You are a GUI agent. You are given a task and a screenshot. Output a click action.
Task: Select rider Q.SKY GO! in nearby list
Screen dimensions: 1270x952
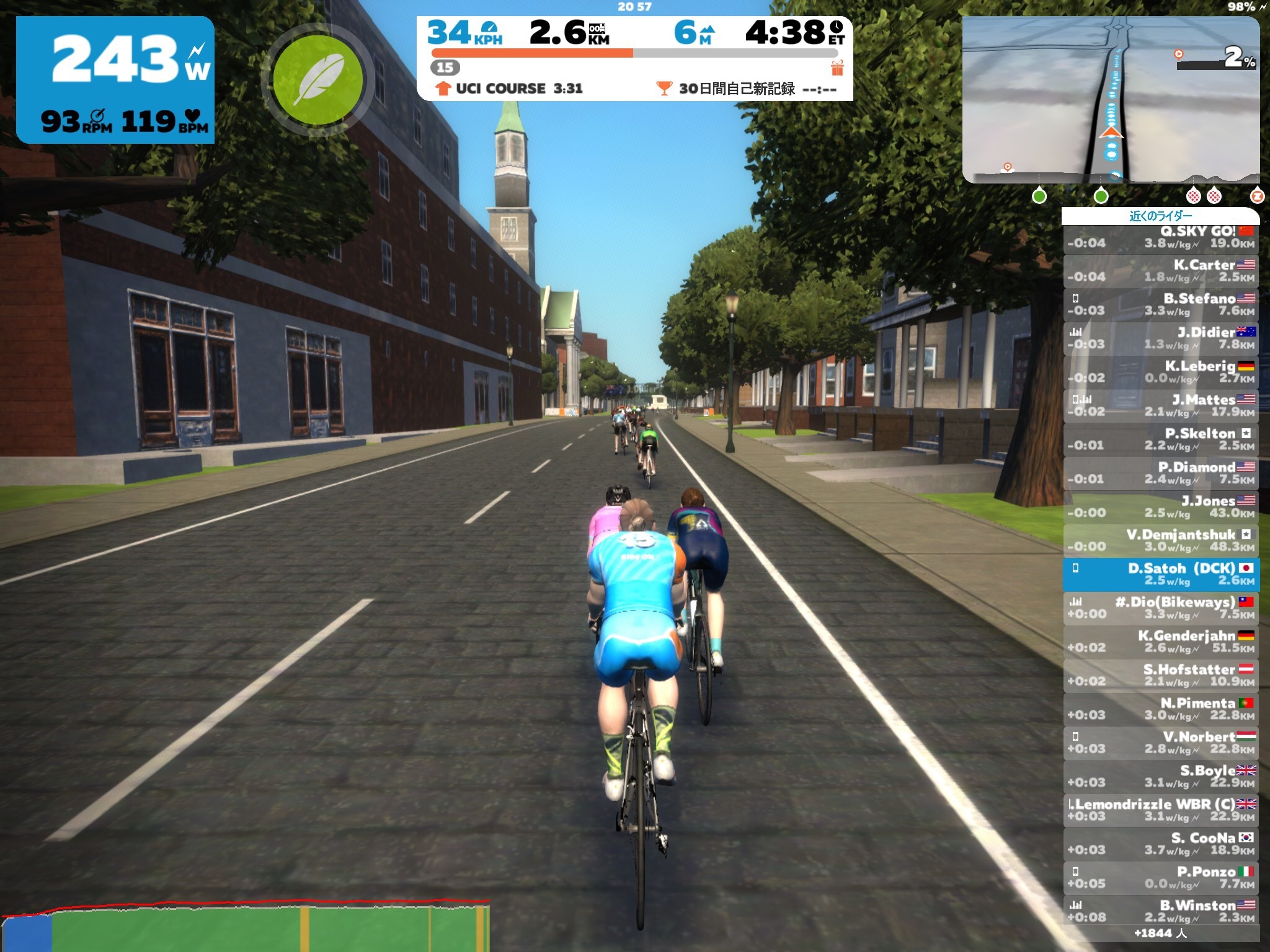(x=1161, y=237)
